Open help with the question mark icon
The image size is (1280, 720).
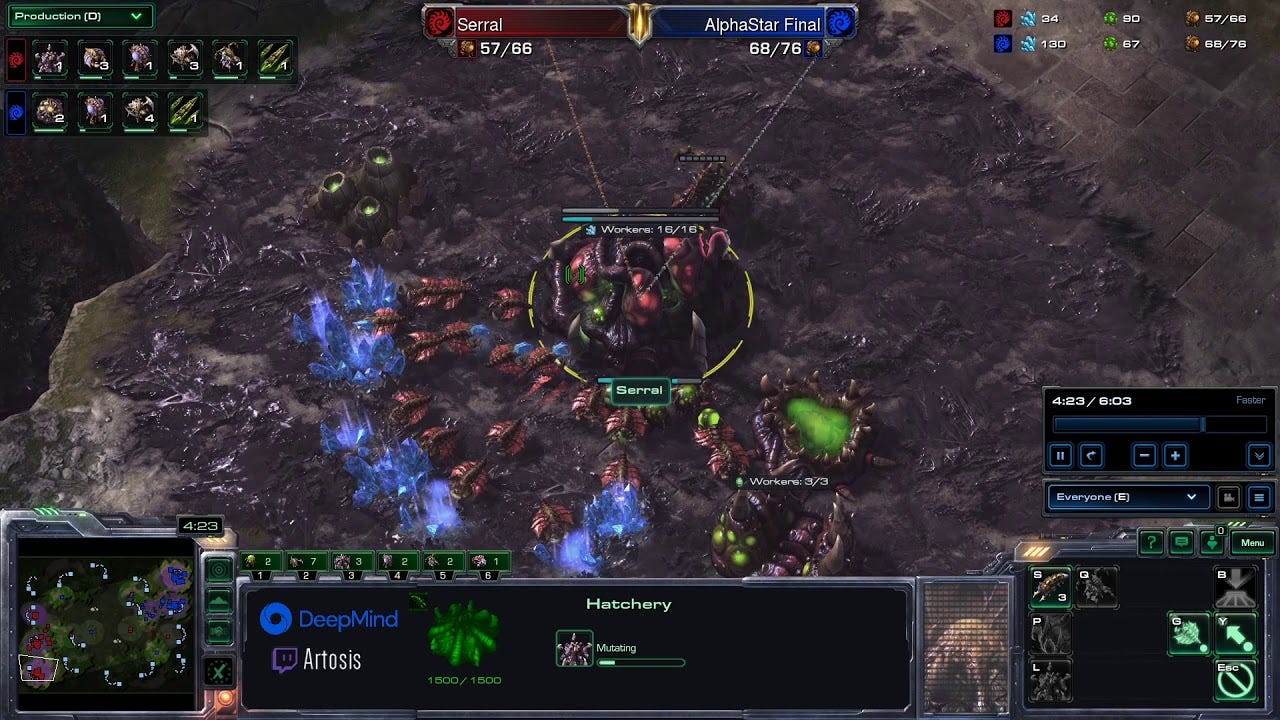[x=1151, y=542]
